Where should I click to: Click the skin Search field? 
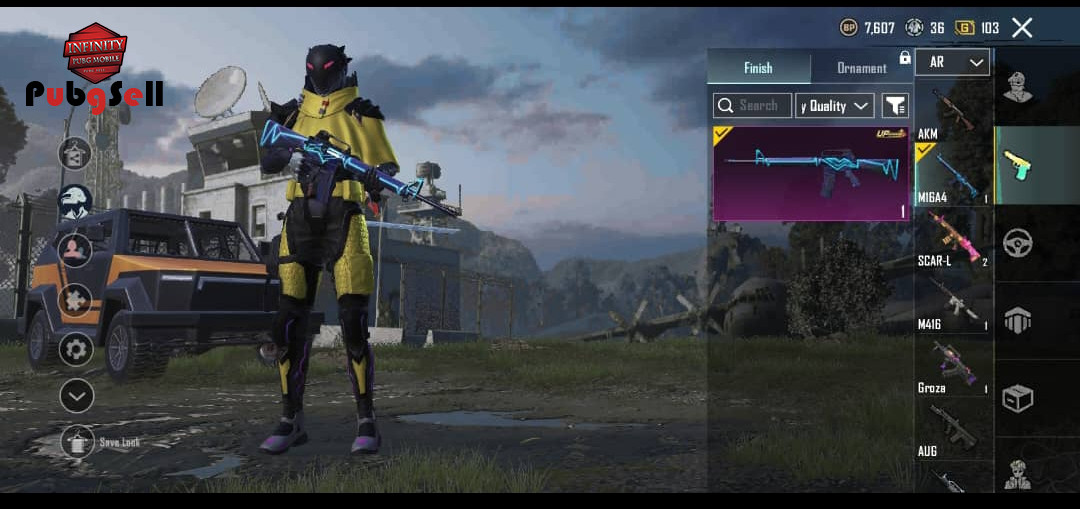click(752, 105)
